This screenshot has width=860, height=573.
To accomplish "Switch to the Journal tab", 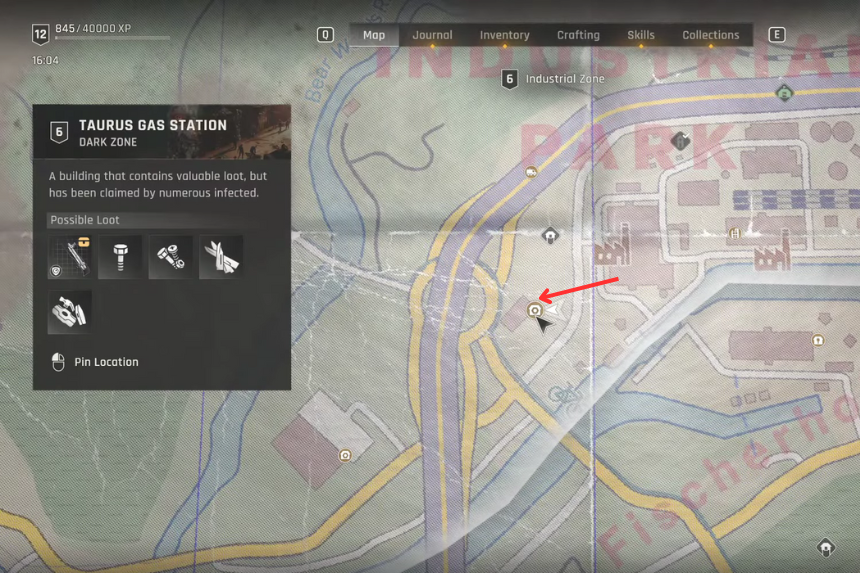I will point(433,35).
